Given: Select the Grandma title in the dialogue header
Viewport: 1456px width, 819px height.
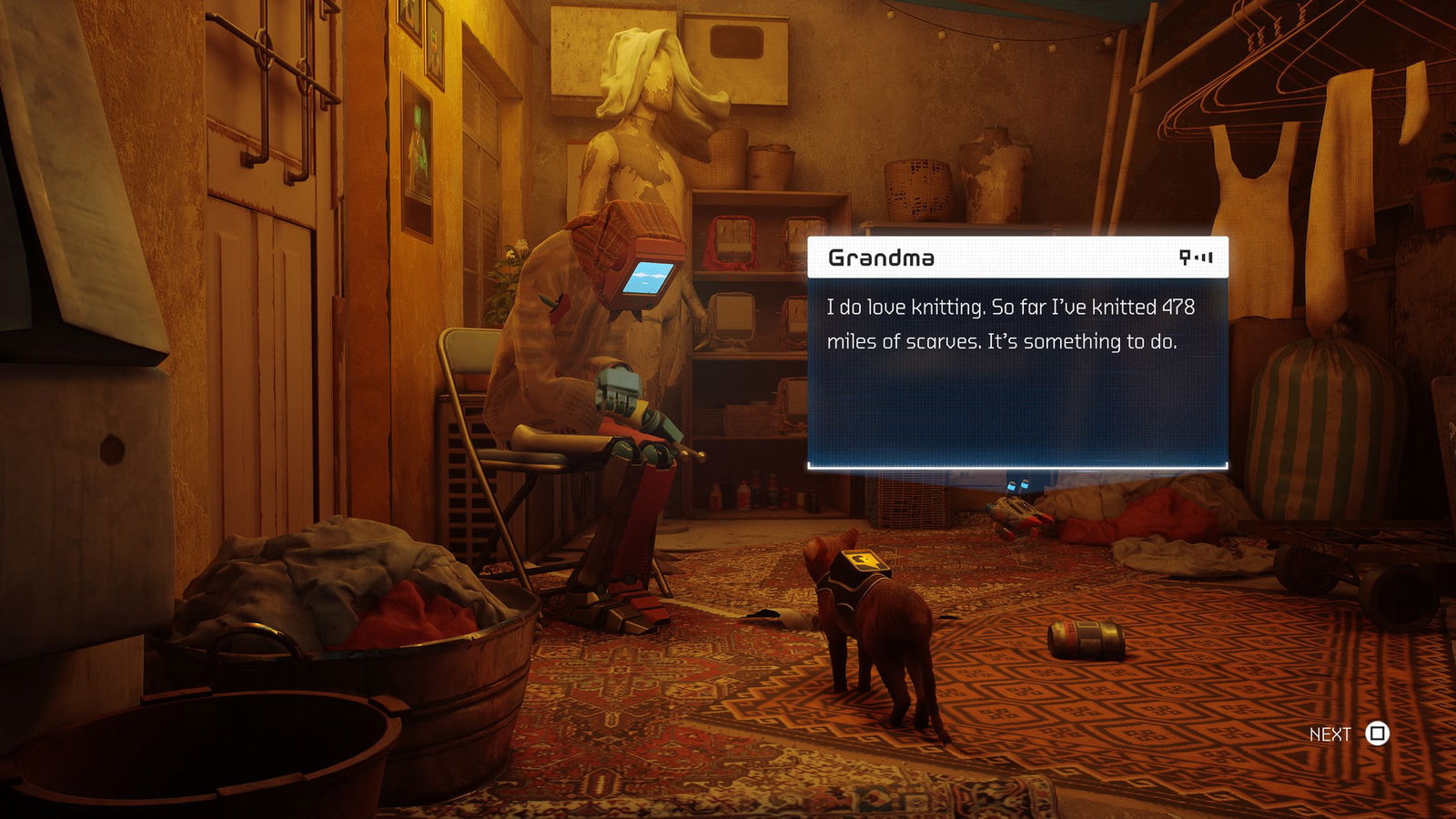Looking at the screenshot, I should click(x=880, y=258).
